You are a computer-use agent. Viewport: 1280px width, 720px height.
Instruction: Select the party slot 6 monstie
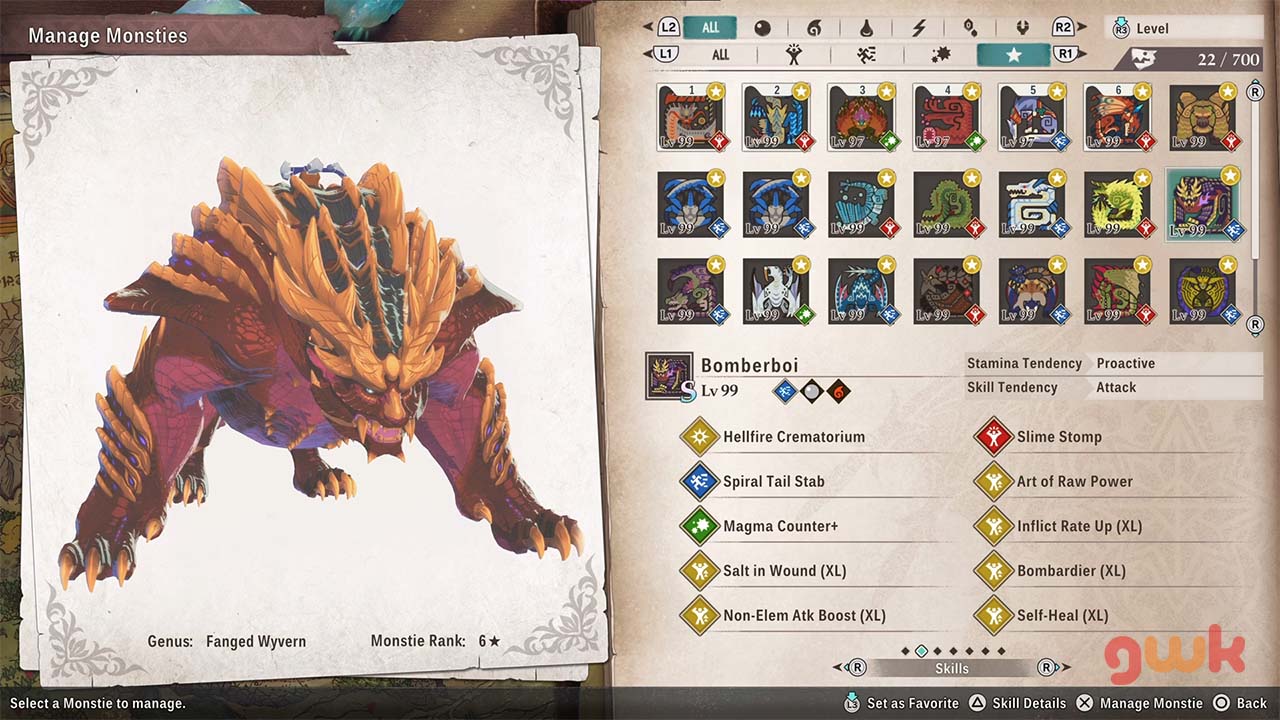[x=1116, y=117]
